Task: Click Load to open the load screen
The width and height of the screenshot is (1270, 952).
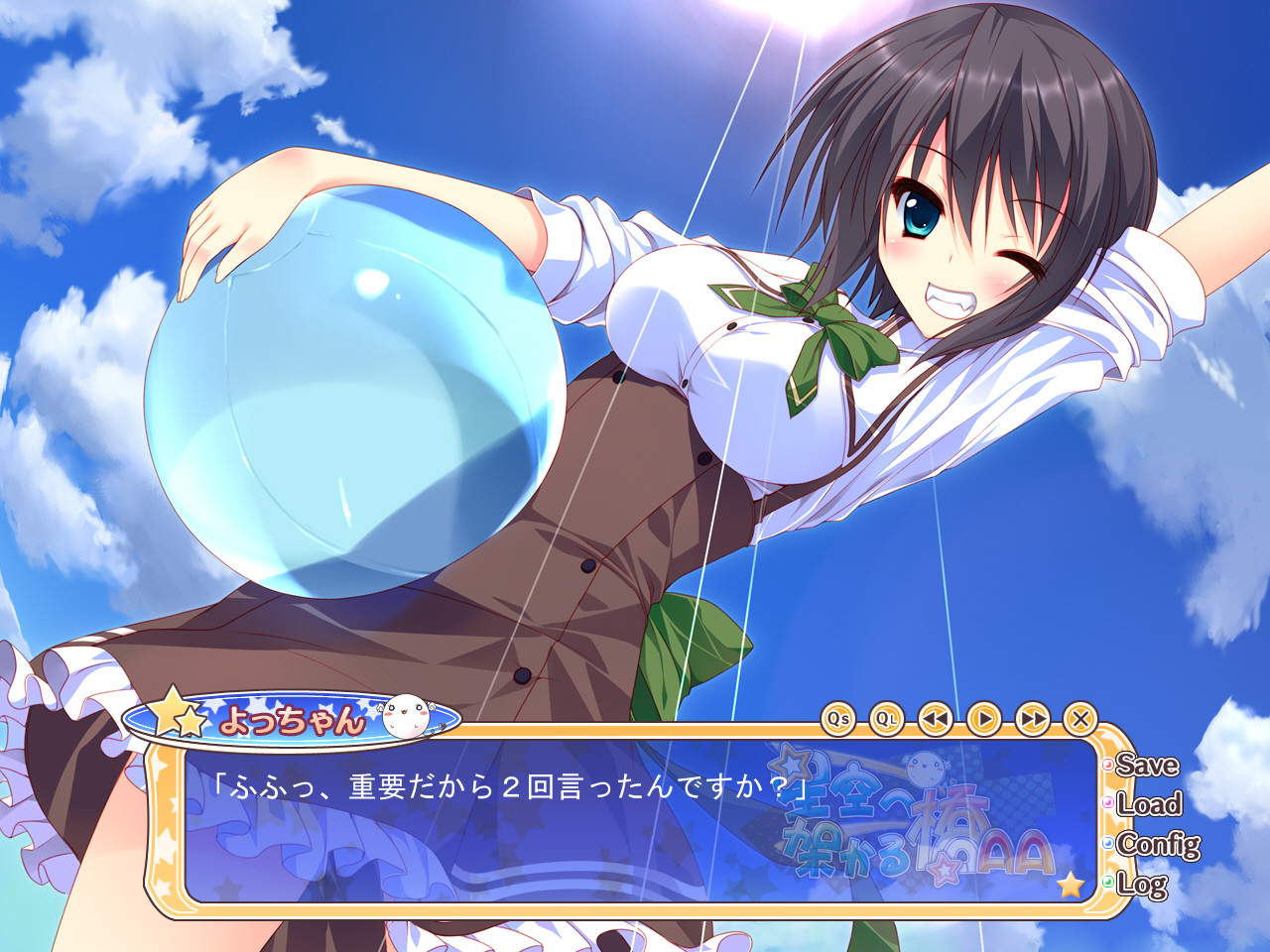Action: (x=1148, y=805)
